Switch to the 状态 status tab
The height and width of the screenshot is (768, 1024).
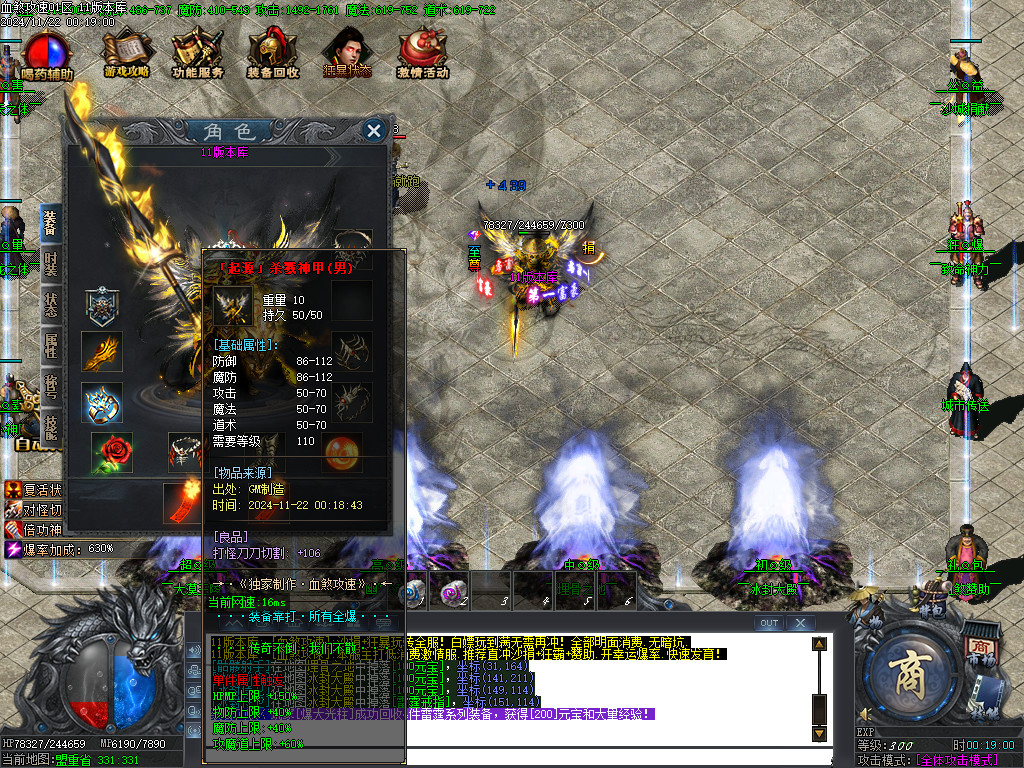tap(51, 303)
